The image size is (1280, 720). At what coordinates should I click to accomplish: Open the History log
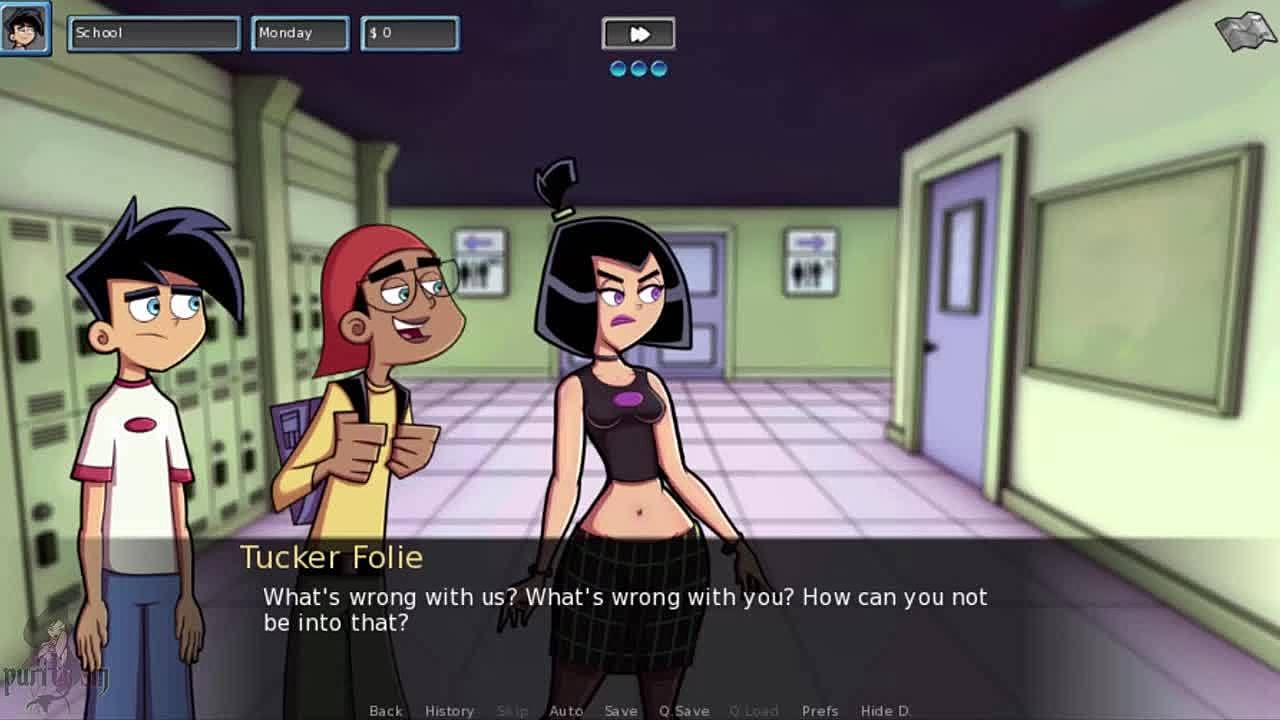pos(449,711)
